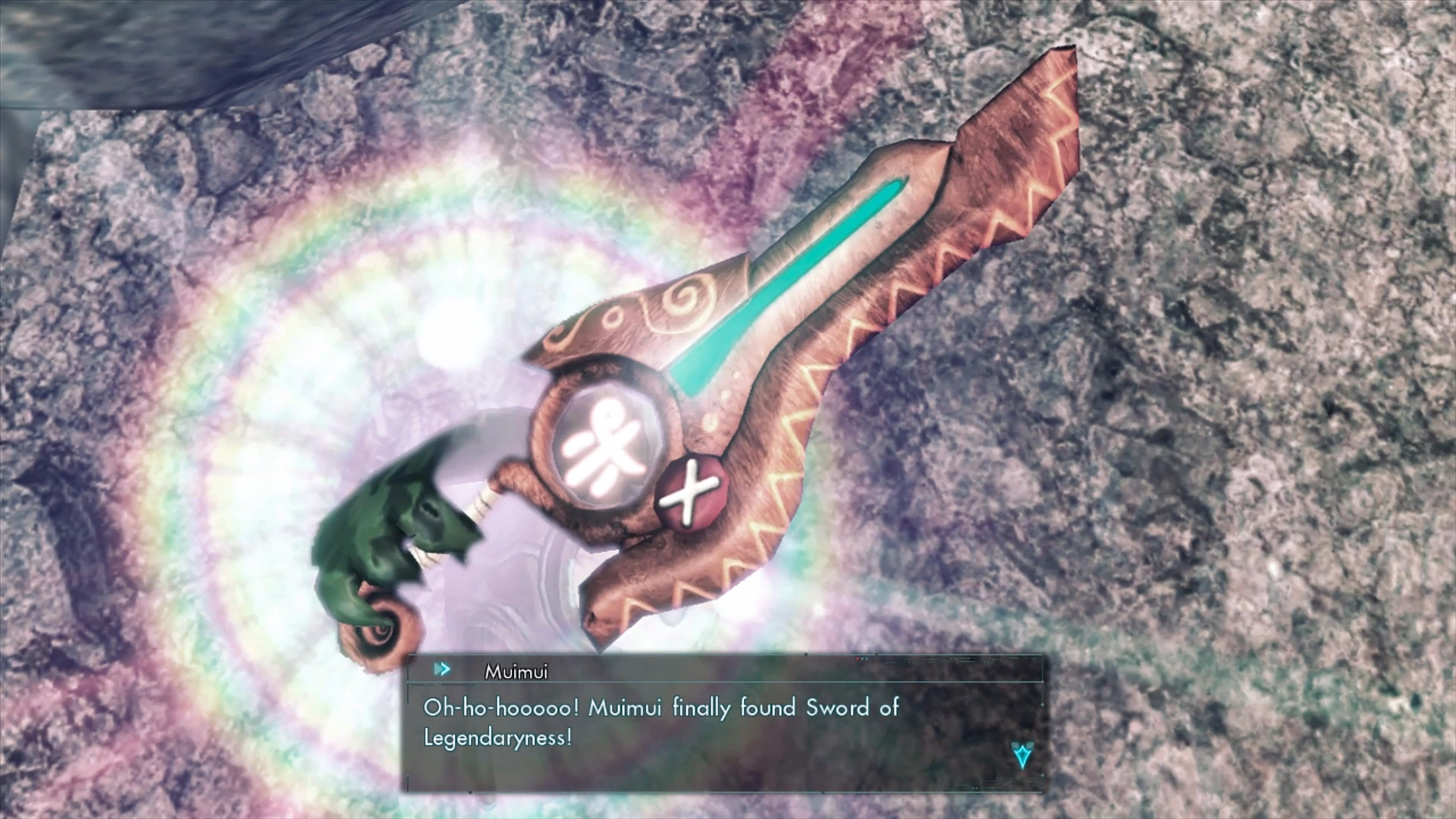Toggle dialogue auto-advance via the double-chevron icon
The image size is (1456, 819).
tap(443, 670)
